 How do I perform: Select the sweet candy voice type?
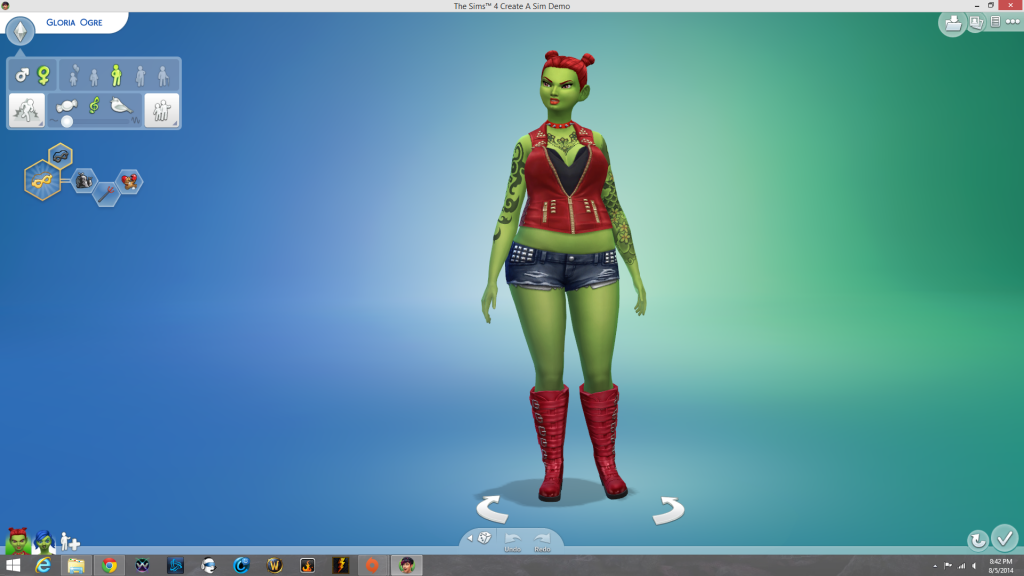(67, 105)
